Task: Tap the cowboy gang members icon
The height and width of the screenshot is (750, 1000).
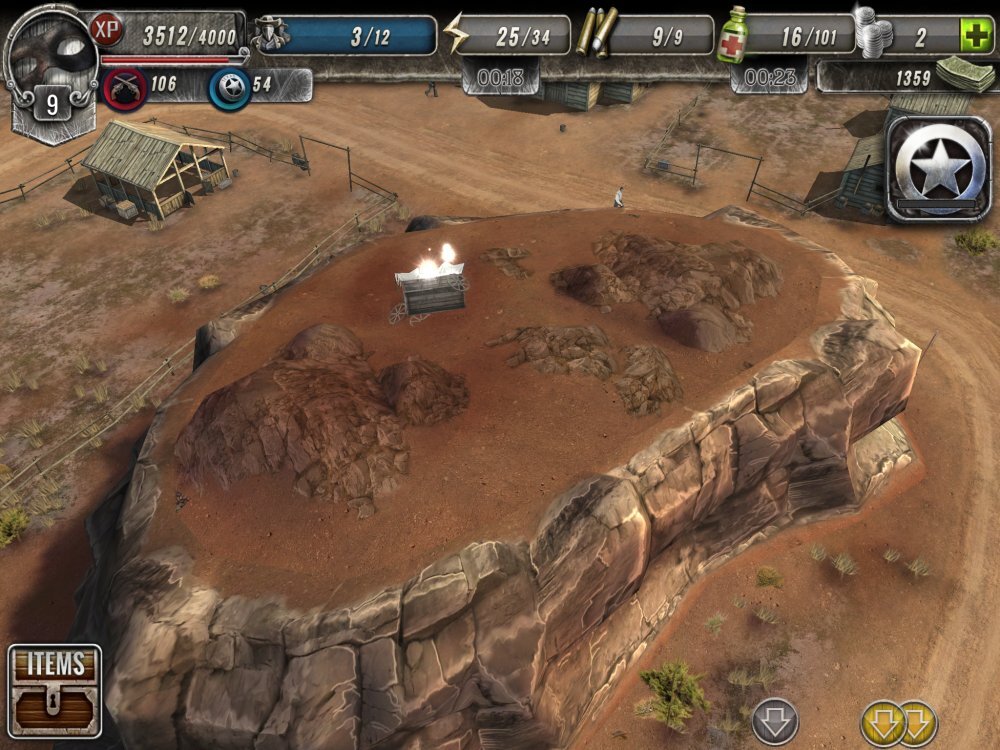Action: pos(271,34)
